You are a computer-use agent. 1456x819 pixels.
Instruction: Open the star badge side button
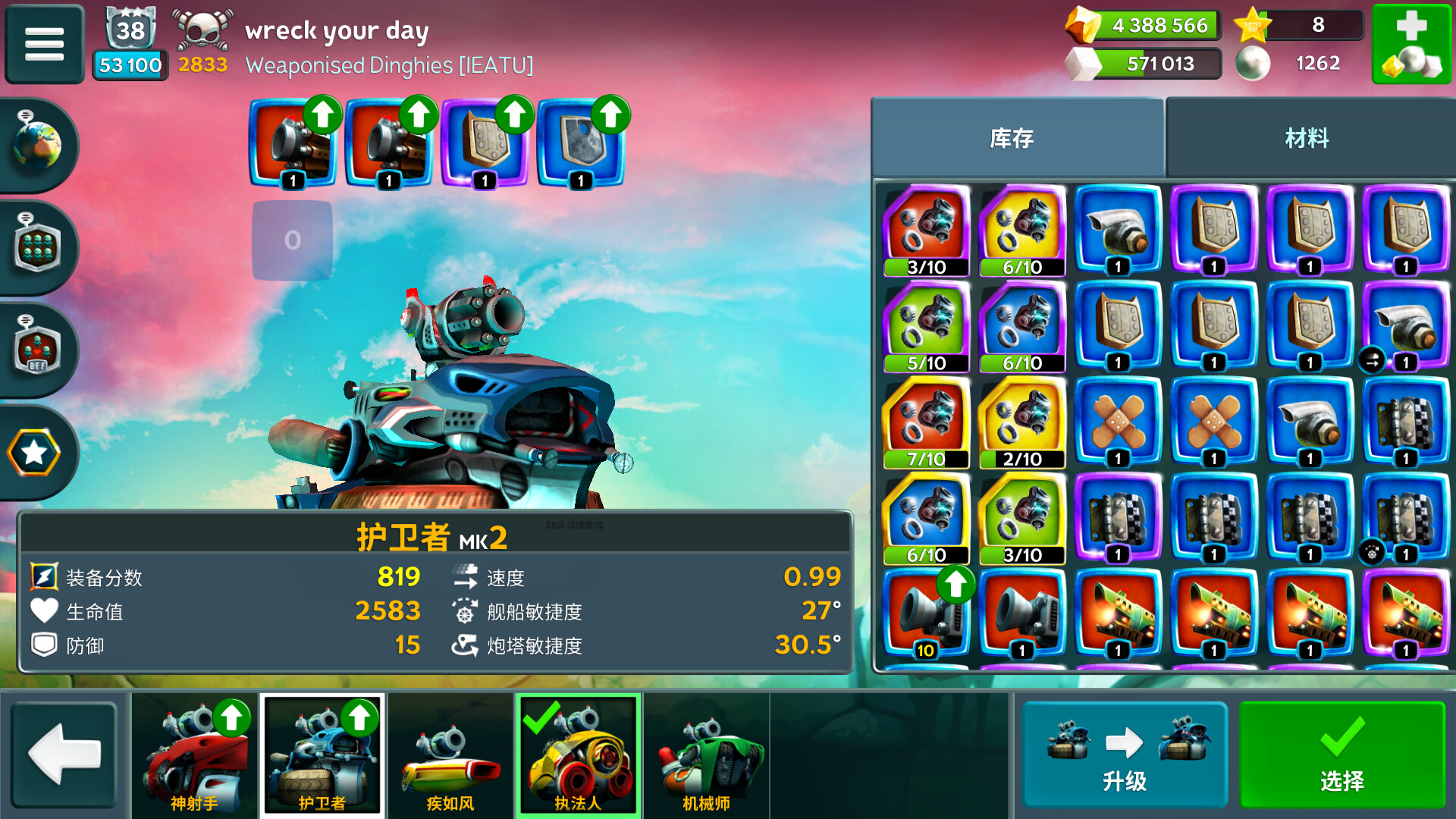tap(35, 453)
